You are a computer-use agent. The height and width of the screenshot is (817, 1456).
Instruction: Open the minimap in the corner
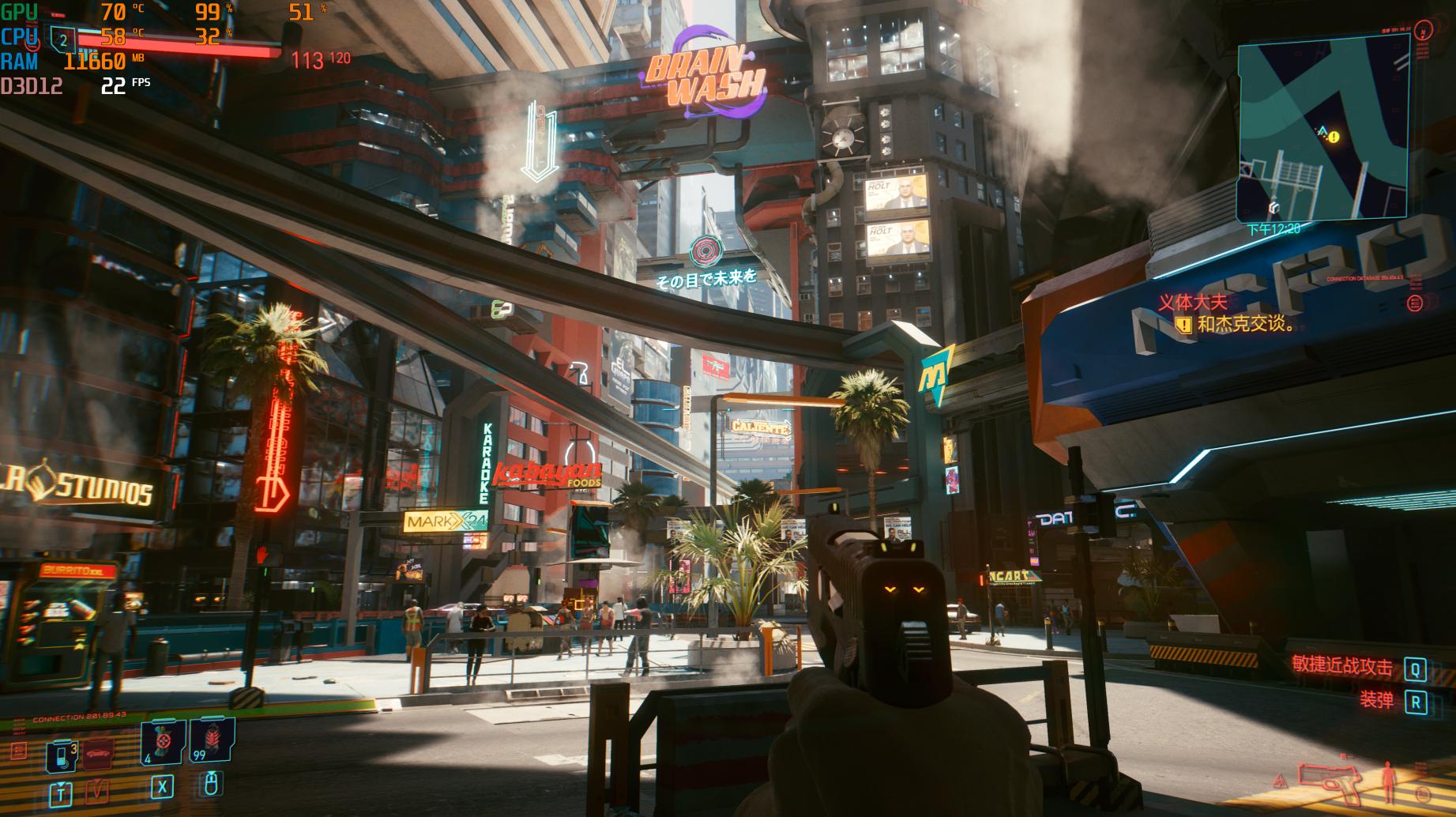(1324, 129)
